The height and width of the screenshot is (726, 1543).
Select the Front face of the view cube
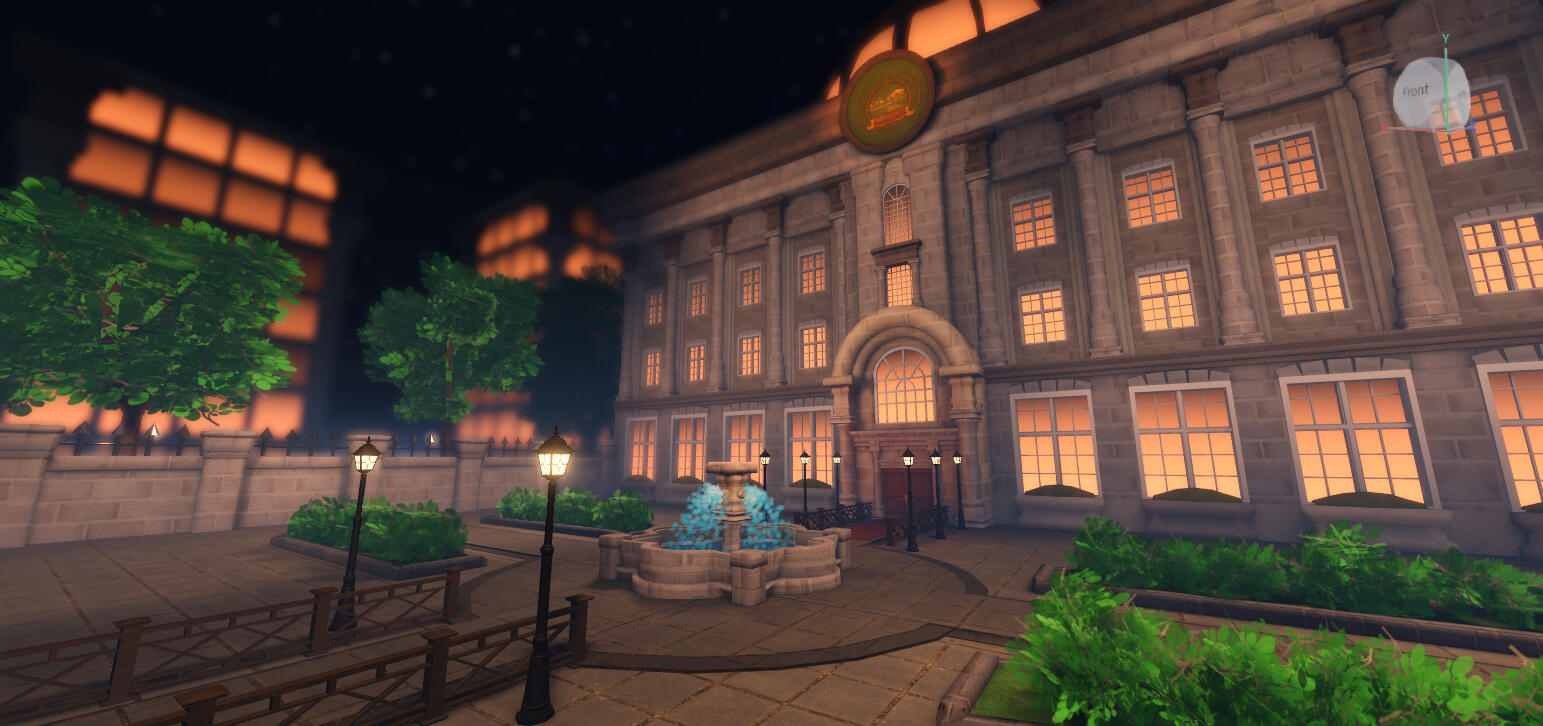pos(1416,89)
